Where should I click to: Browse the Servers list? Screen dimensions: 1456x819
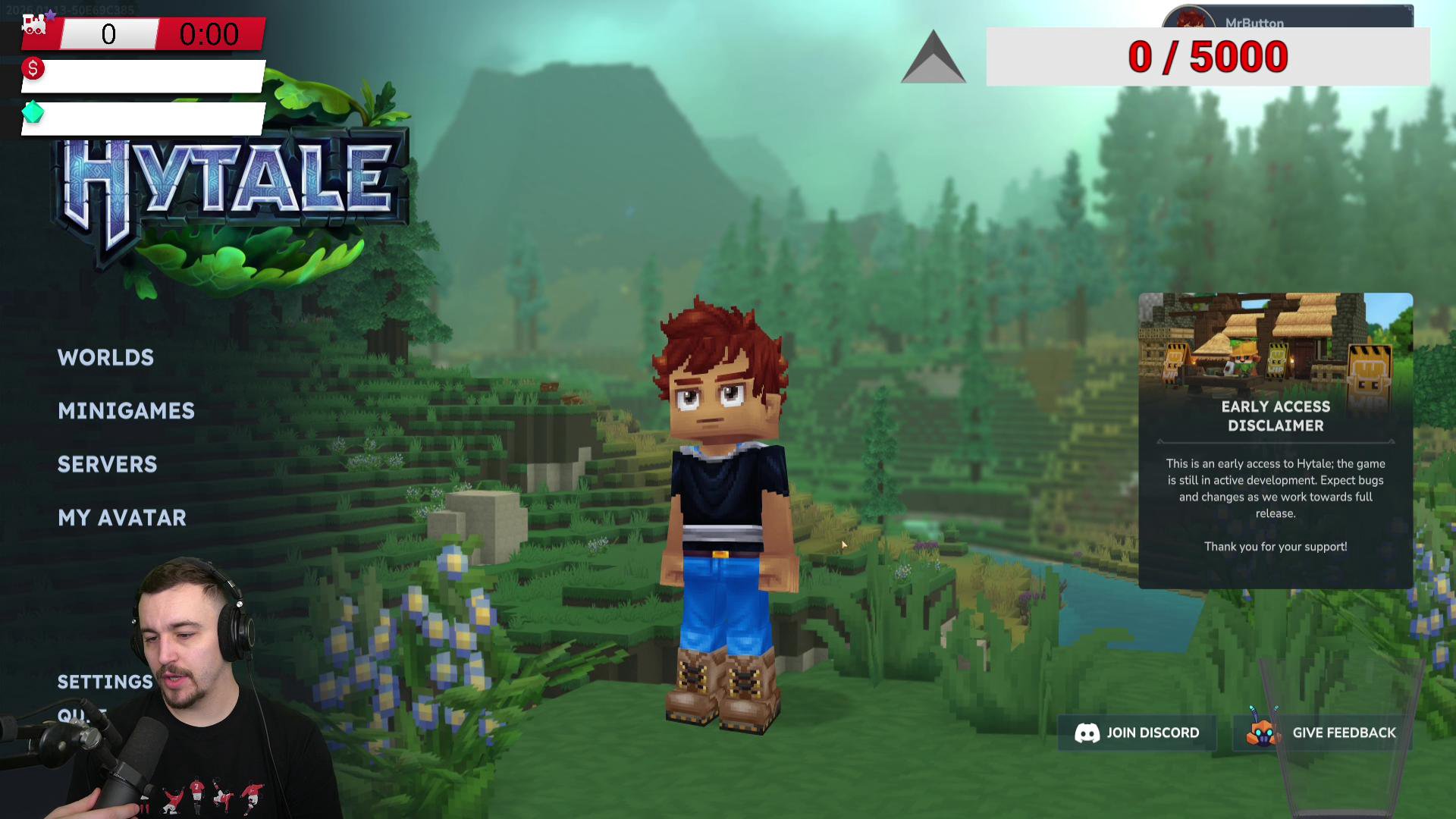[x=107, y=464]
